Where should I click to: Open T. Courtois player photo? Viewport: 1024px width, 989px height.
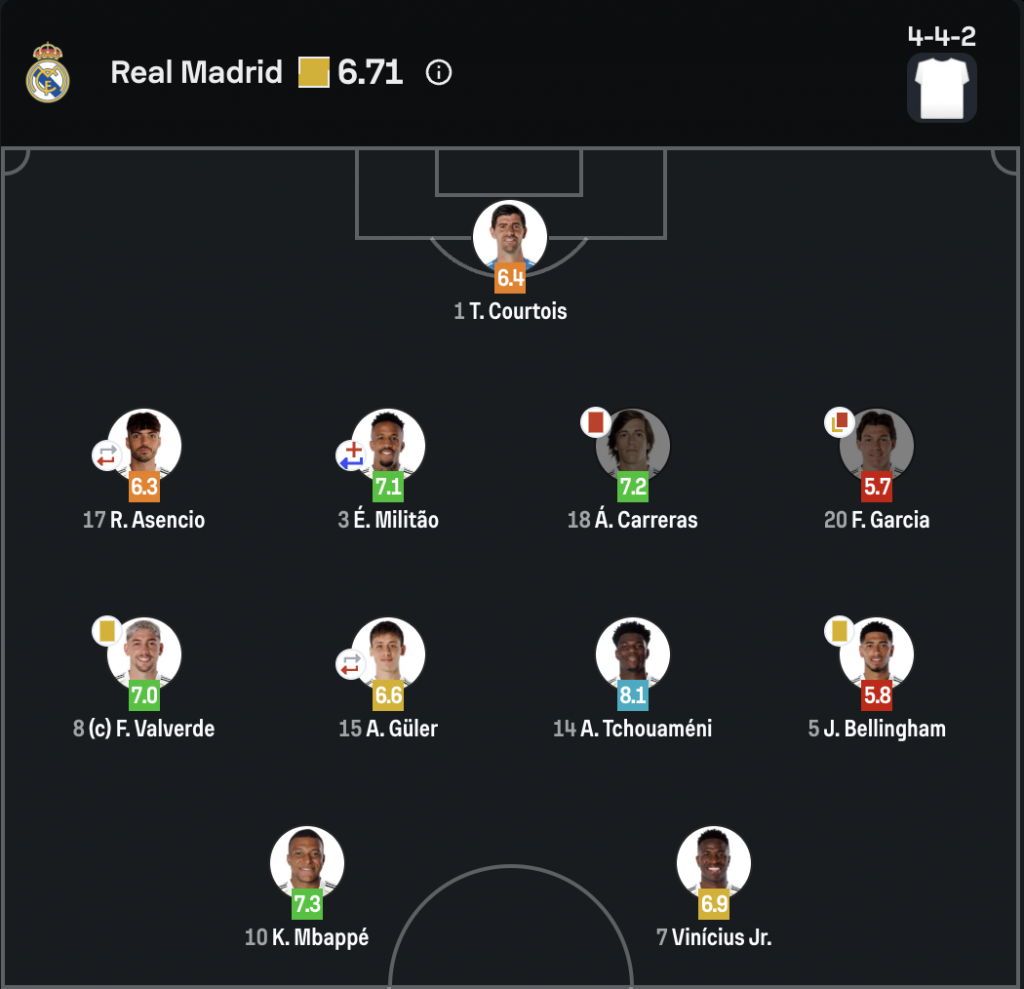[510, 237]
